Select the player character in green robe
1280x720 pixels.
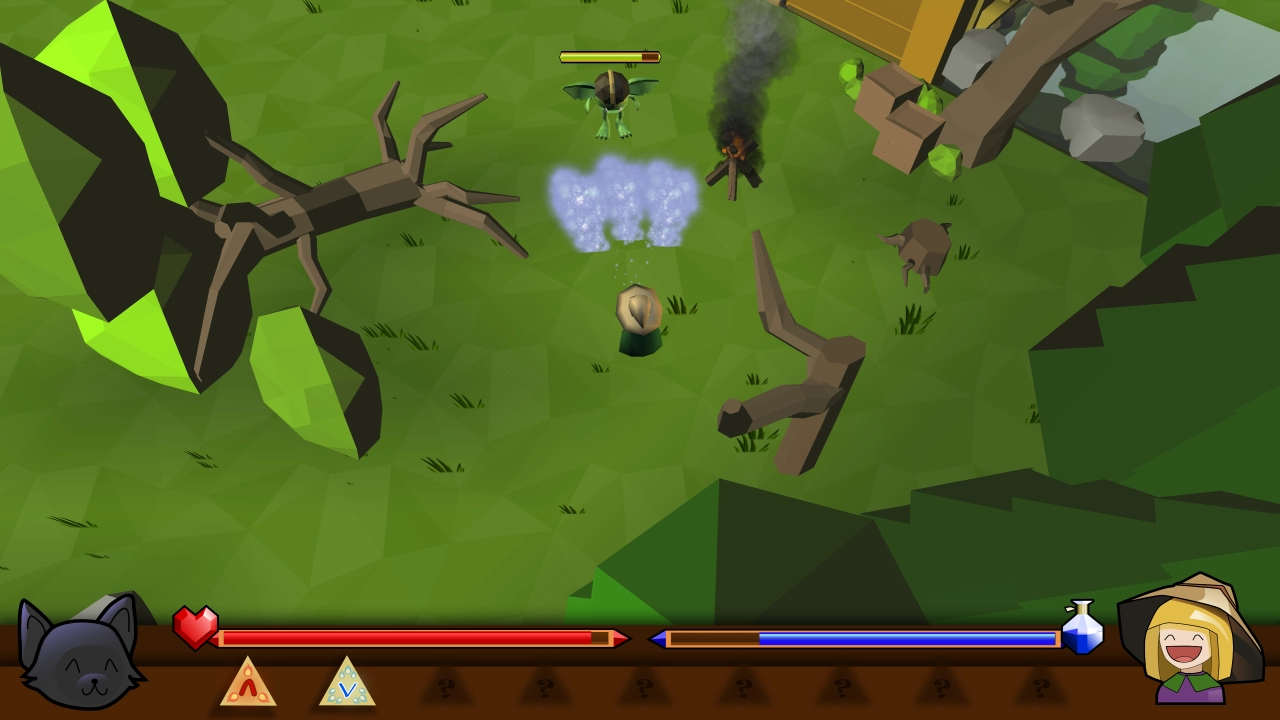tap(638, 320)
